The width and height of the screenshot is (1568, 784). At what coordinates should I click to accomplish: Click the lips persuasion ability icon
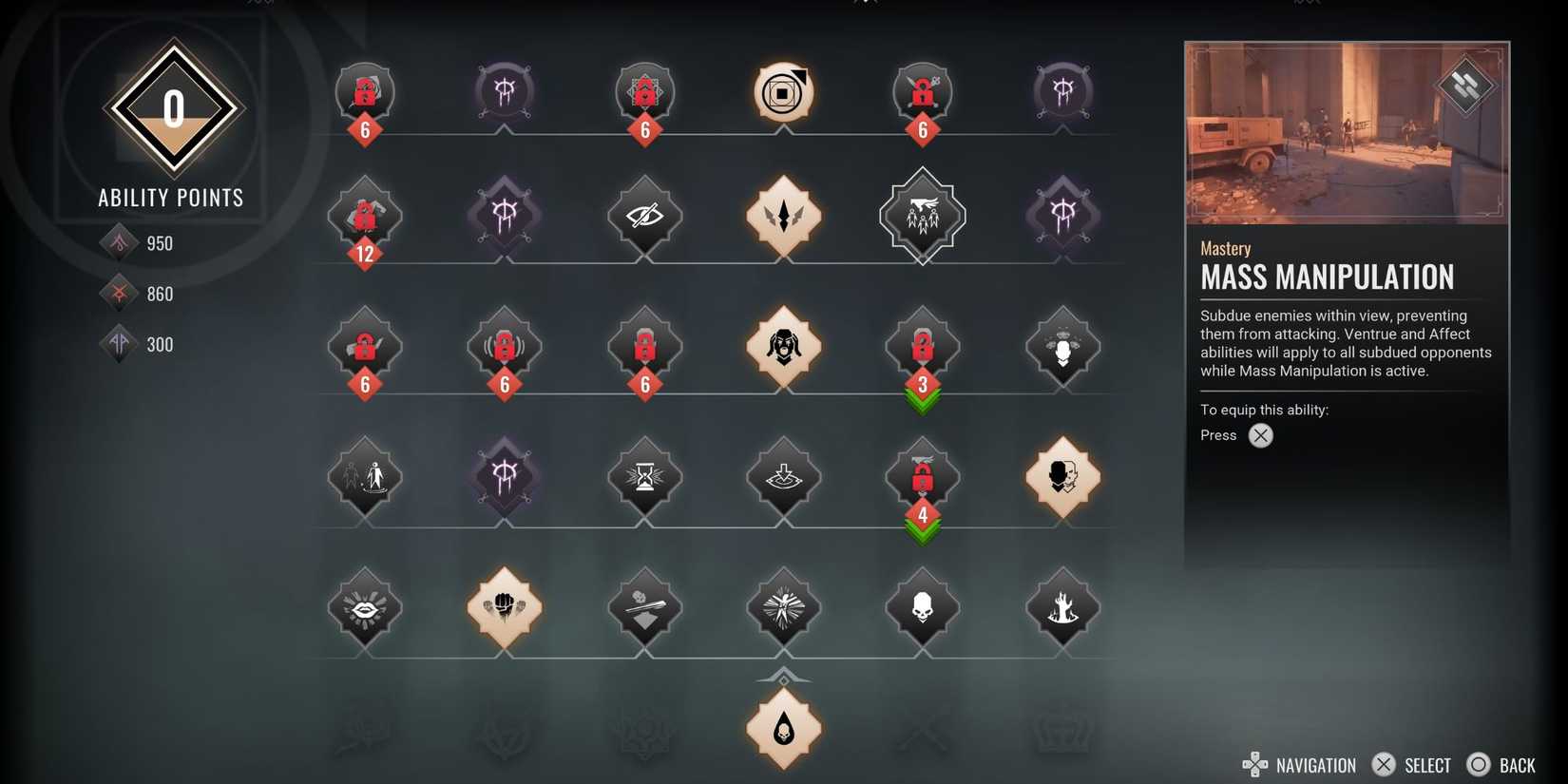tap(365, 609)
